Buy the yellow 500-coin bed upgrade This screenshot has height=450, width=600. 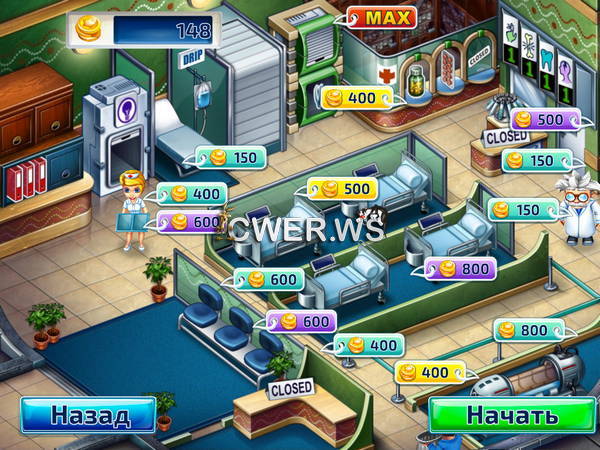click(x=342, y=190)
